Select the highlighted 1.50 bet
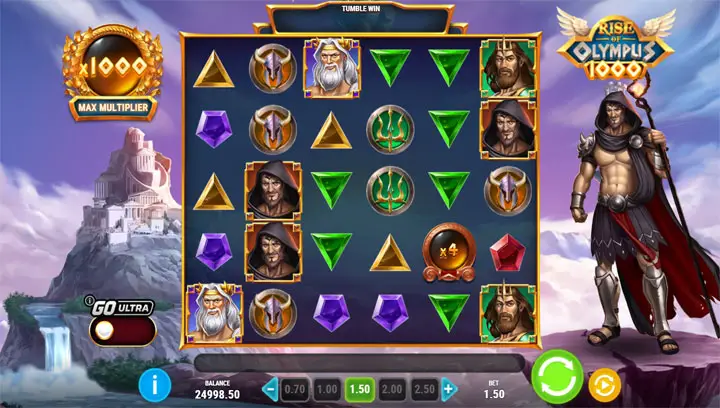The image size is (720, 408). pyautogui.click(x=359, y=389)
